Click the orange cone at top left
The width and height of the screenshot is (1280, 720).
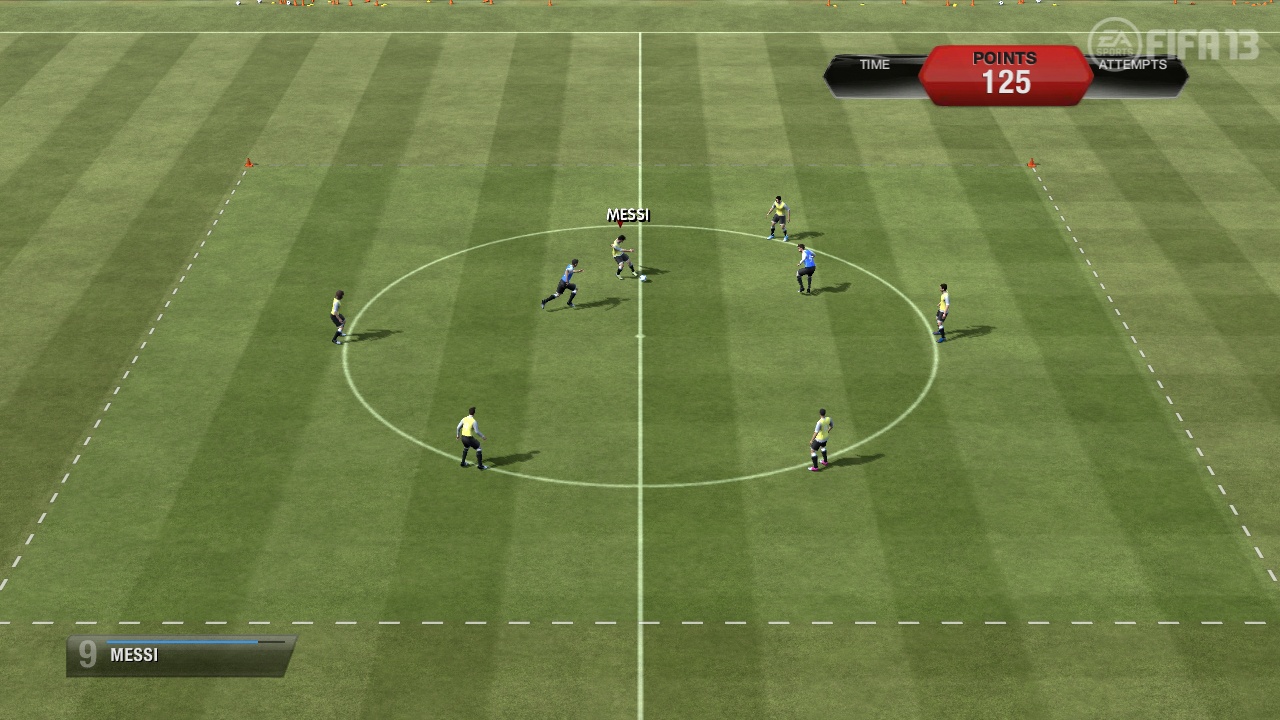250,163
